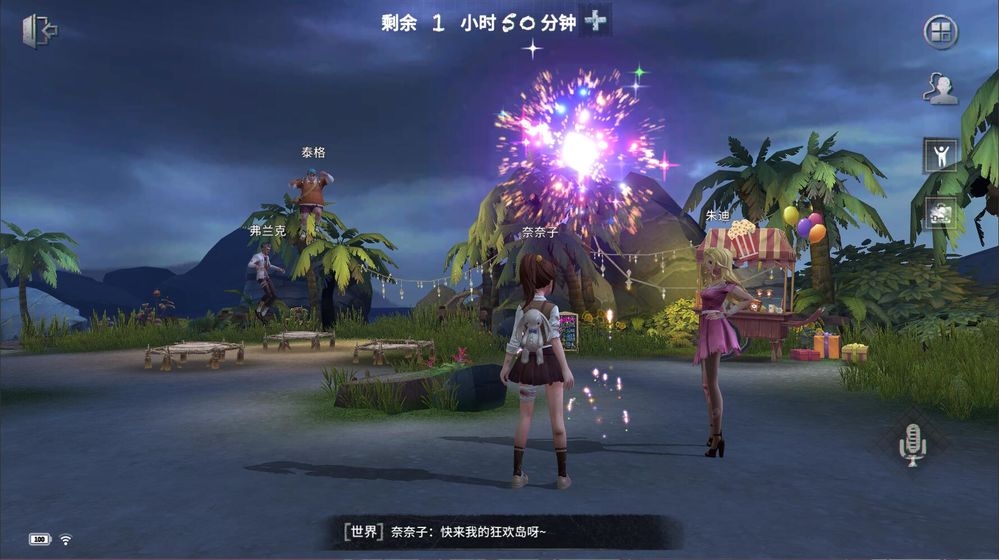
Task: Toggle the voice chat microphone
Action: (x=912, y=443)
